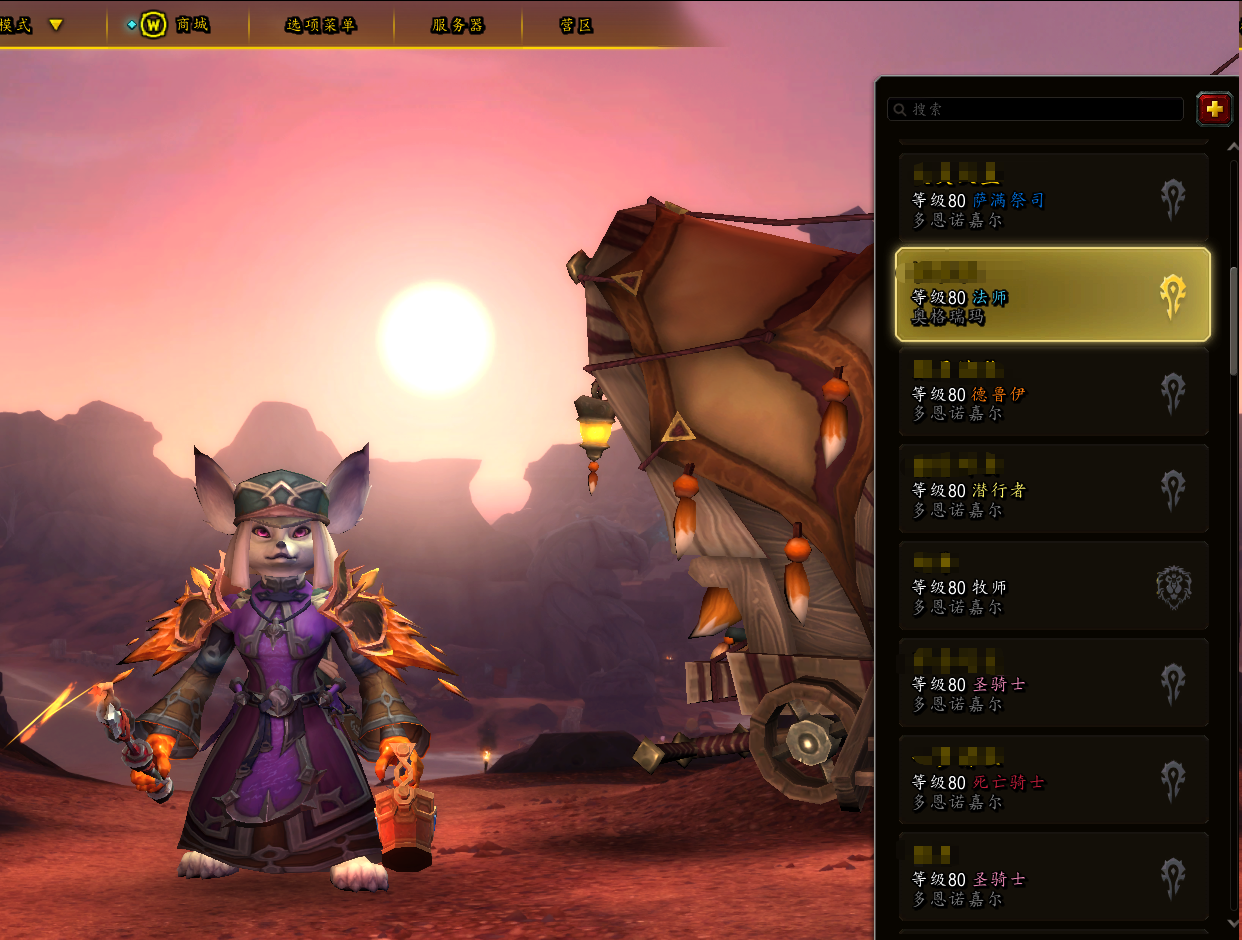Select the level 80 萨满祭司 character

[x=1053, y=197]
